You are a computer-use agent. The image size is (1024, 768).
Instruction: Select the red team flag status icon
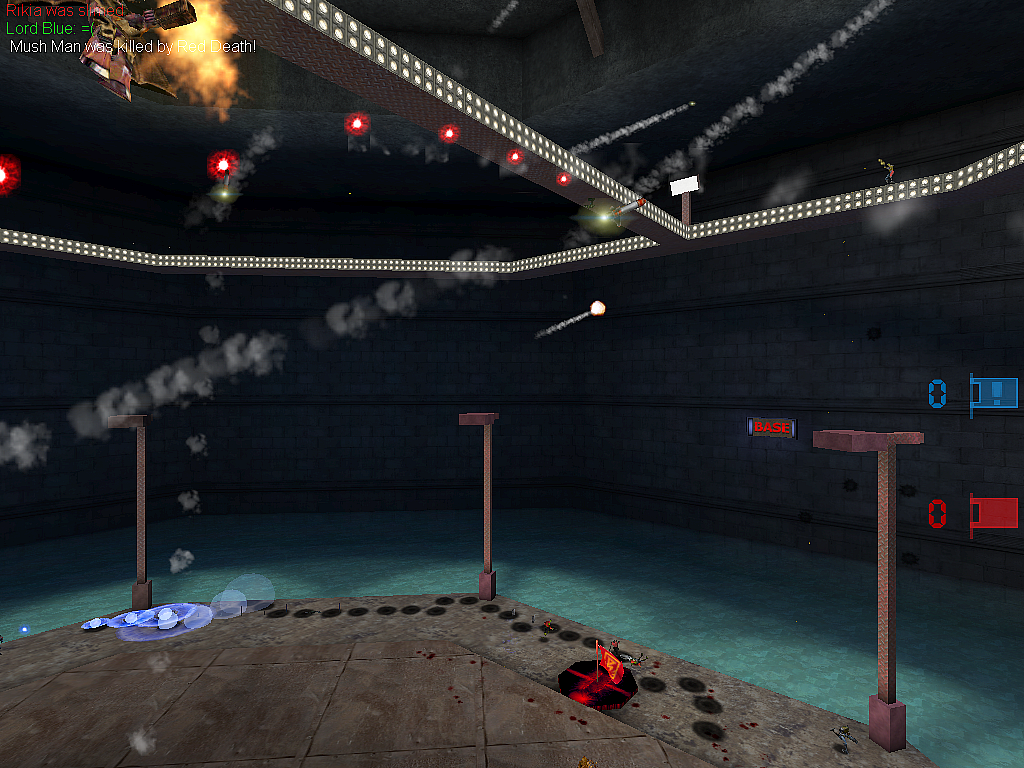pos(994,513)
